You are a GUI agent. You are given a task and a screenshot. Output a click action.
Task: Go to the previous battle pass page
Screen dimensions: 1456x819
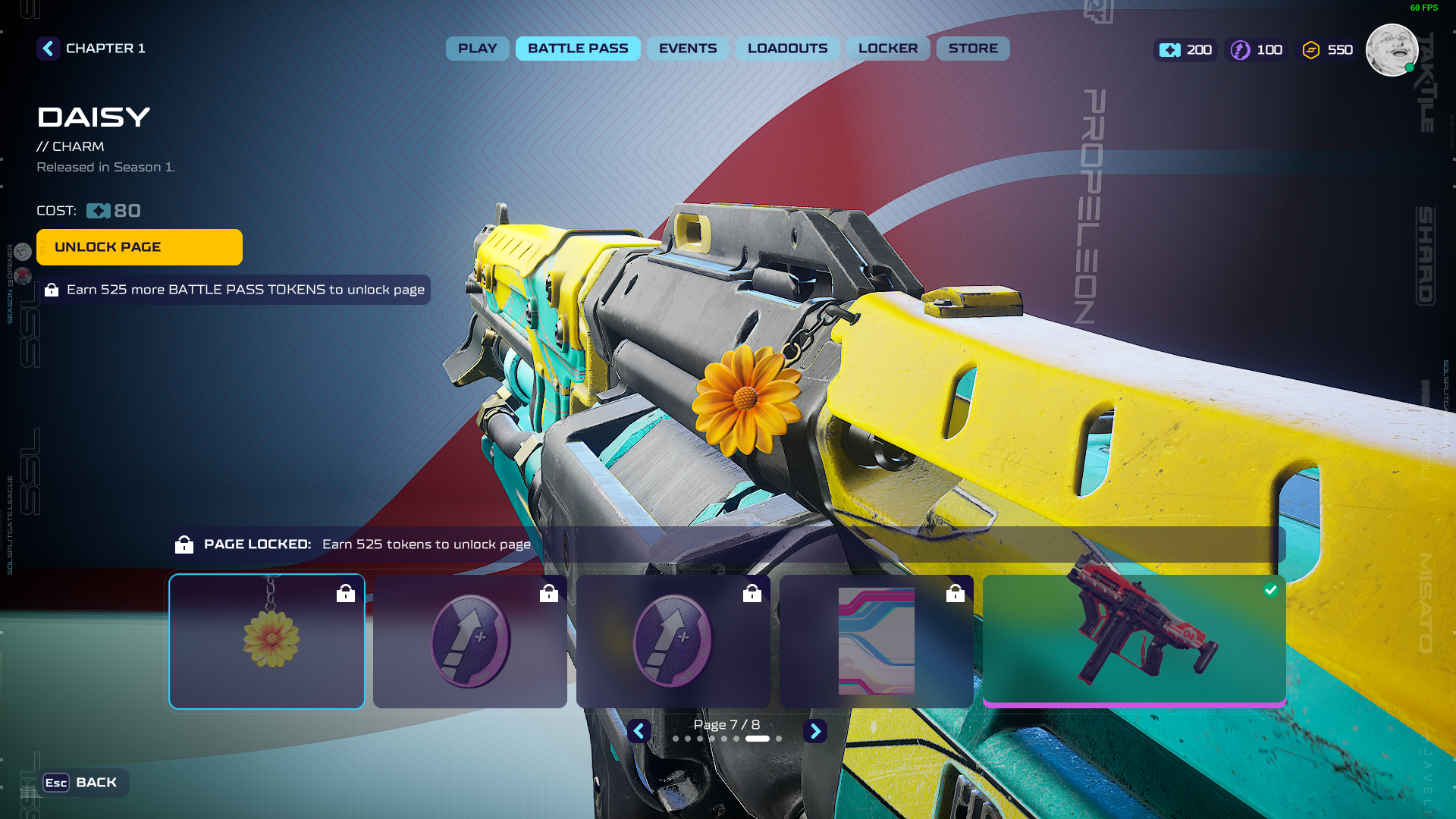click(639, 731)
